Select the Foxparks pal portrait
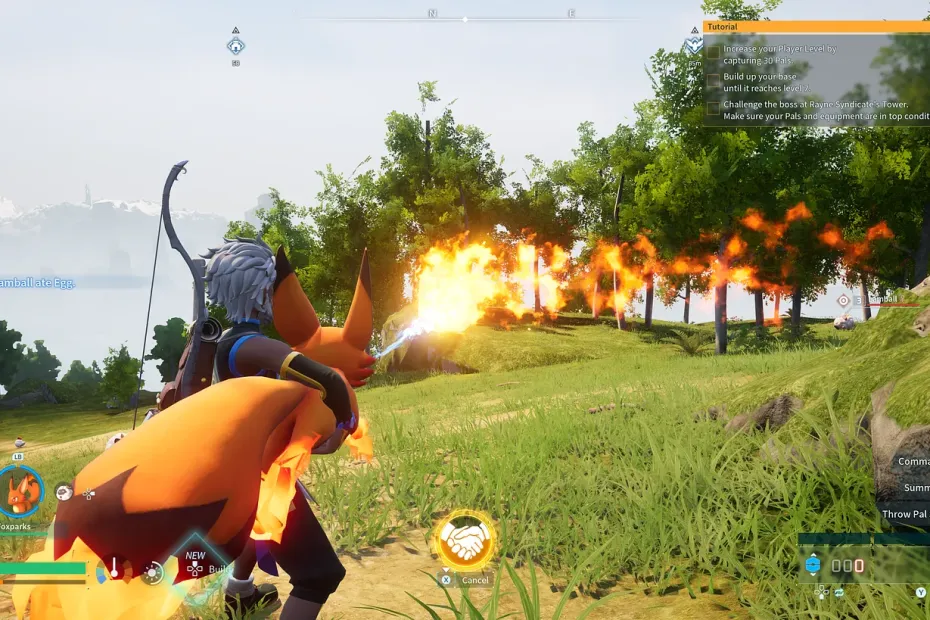Image resolution: width=930 pixels, height=620 pixels. [21, 491]
